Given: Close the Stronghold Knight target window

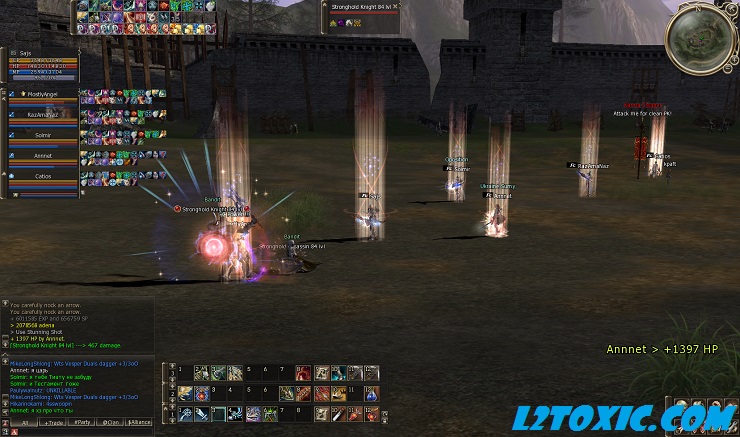Looking at the screenshot, I should click(396, 6).
